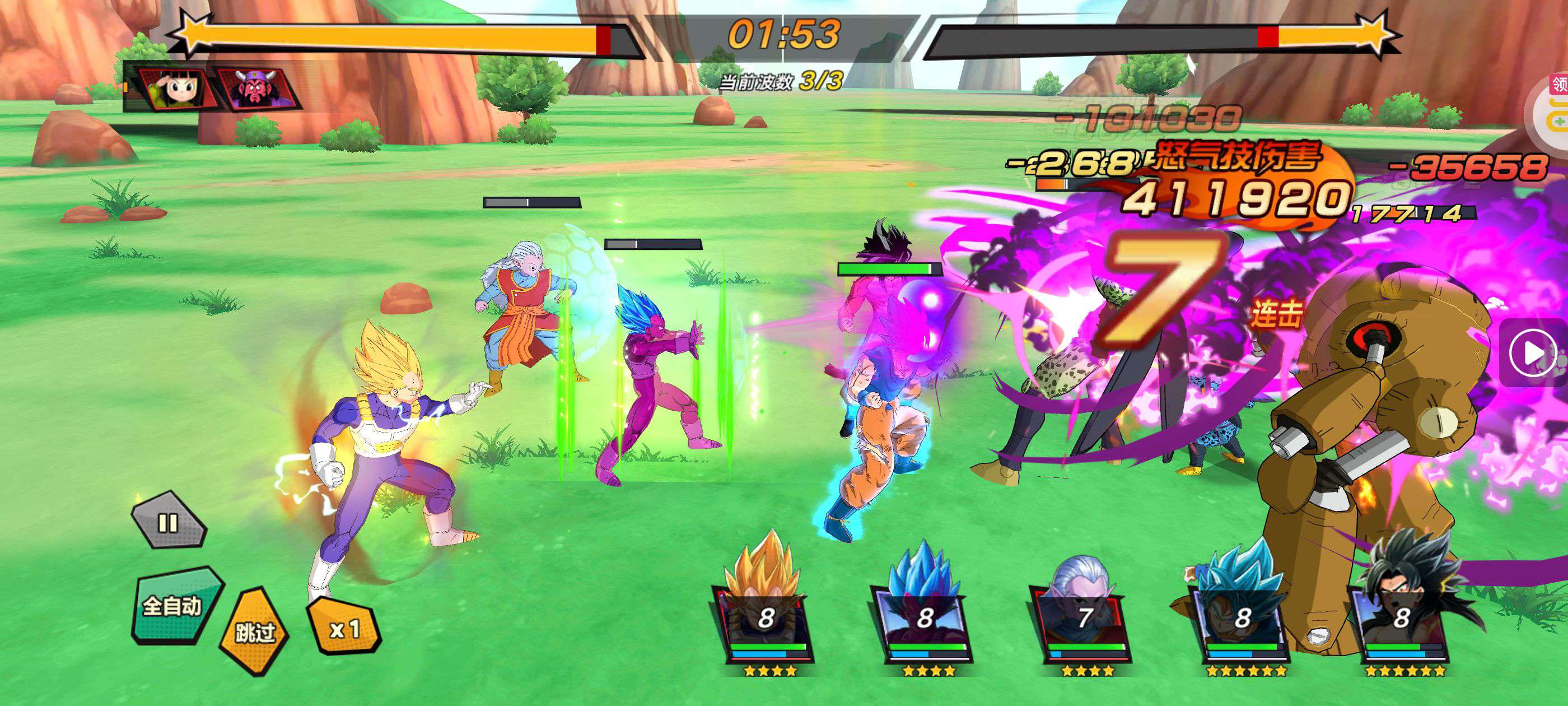Skip the fight with 跳过 button

(255, 631)
